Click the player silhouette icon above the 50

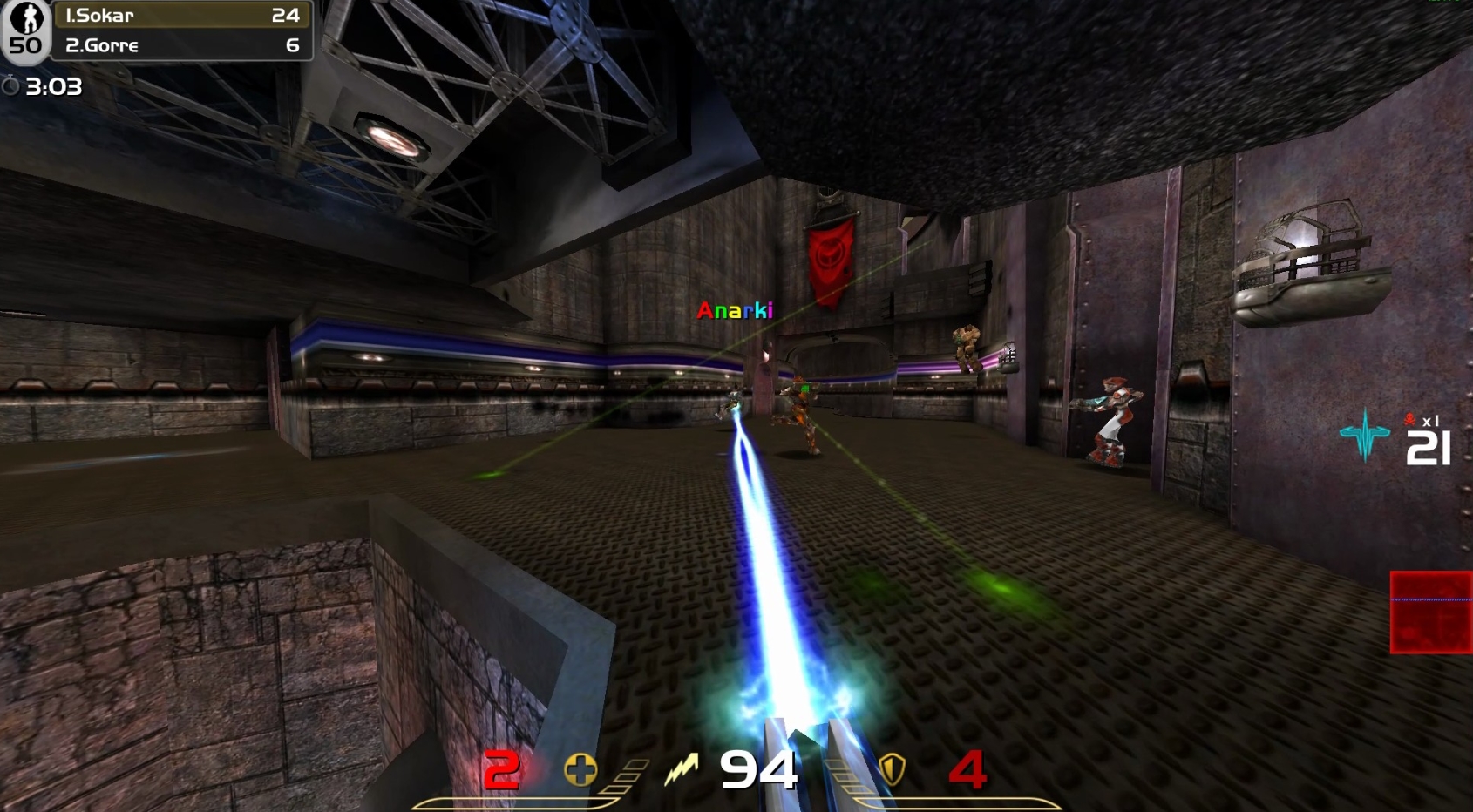click(28, 16)
